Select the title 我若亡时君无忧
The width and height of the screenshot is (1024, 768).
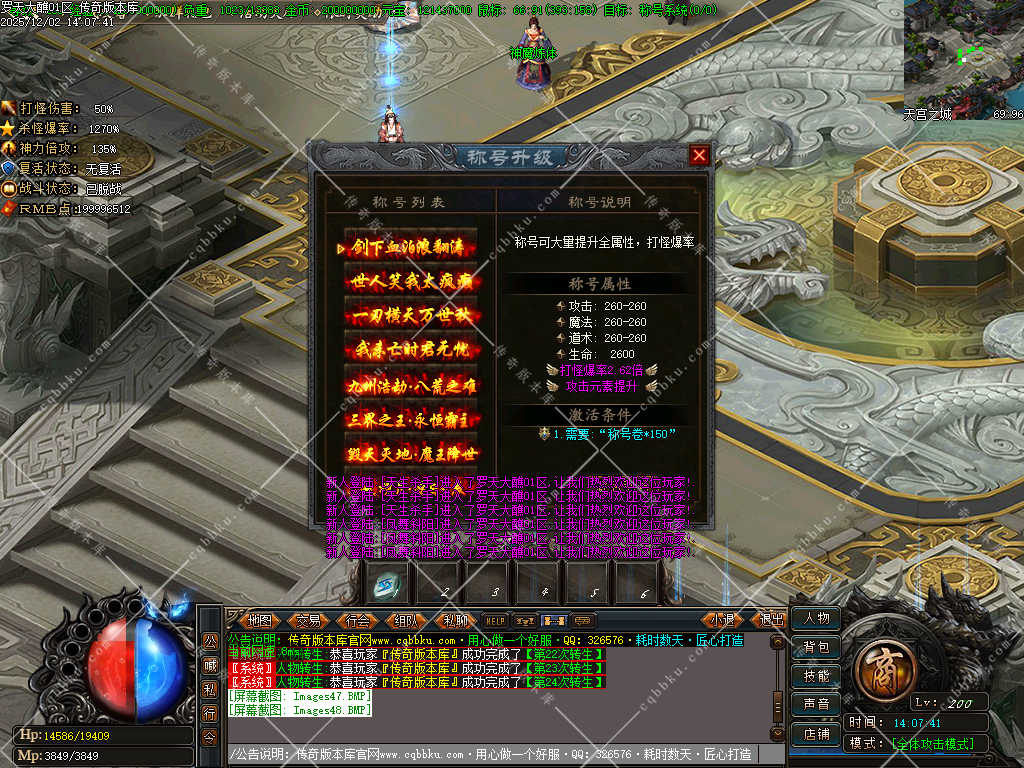click(412, 350)
